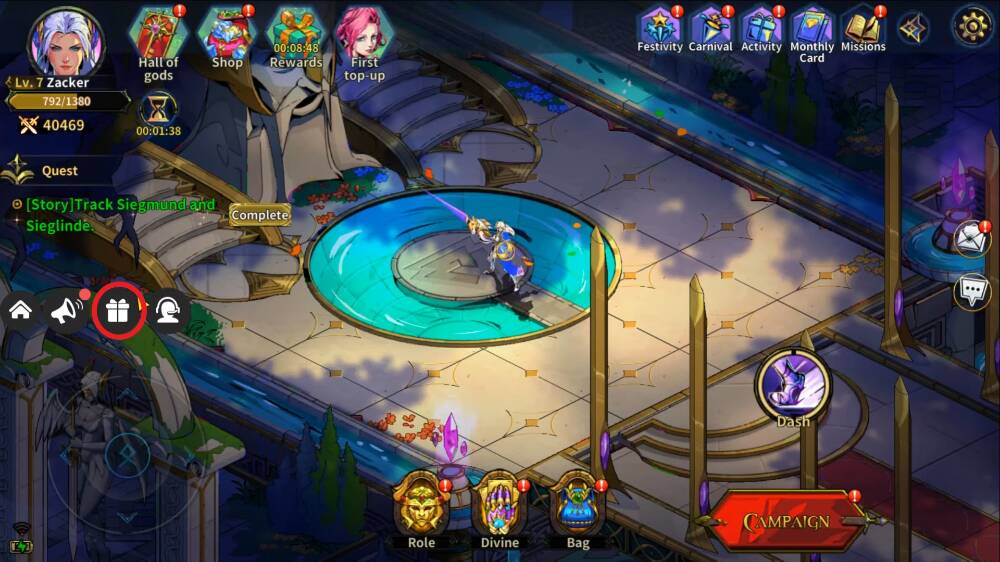Click the Complete quest button

tap(260, 215)
